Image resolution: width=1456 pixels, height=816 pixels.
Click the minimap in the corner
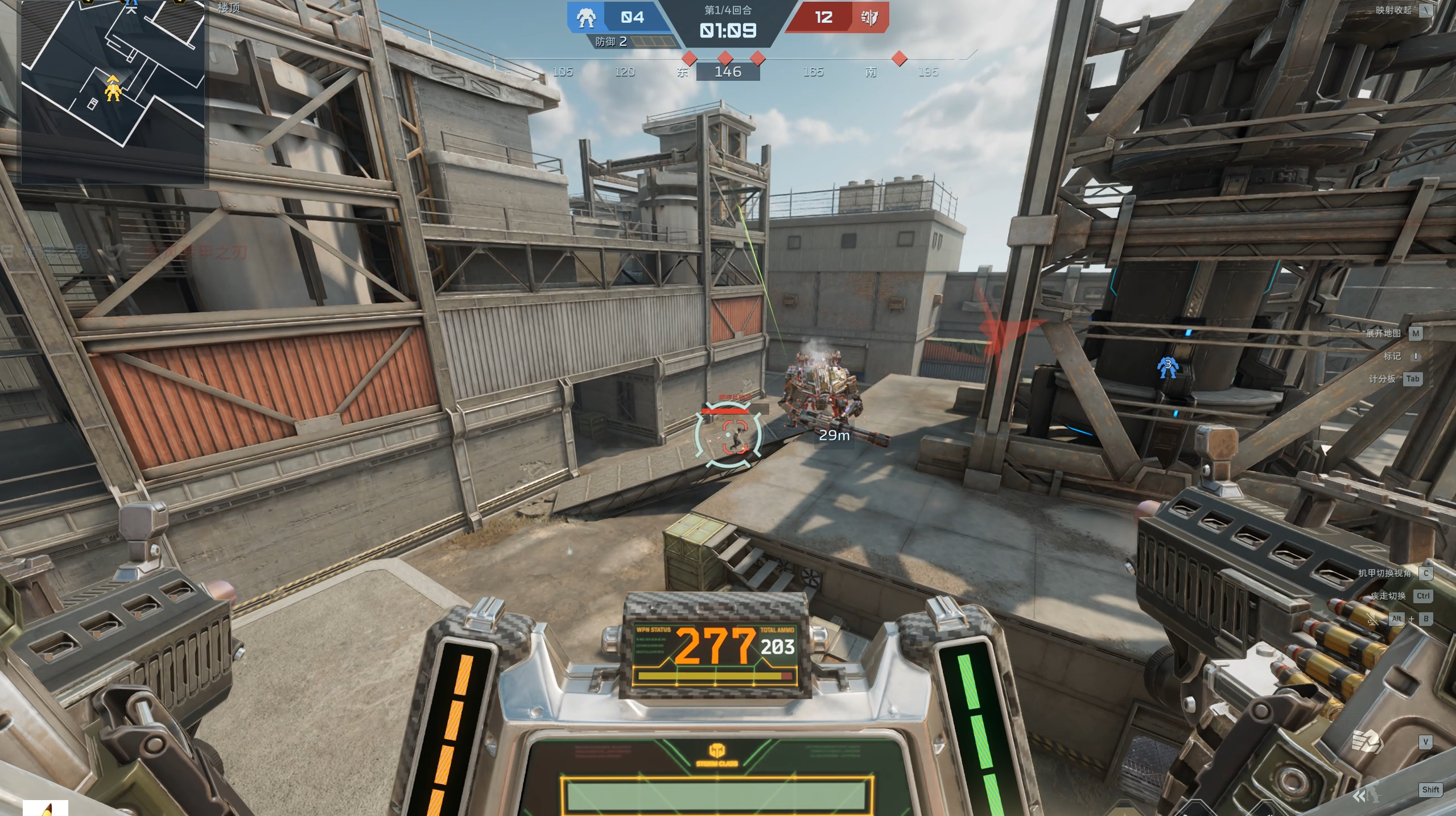[113, 91]
